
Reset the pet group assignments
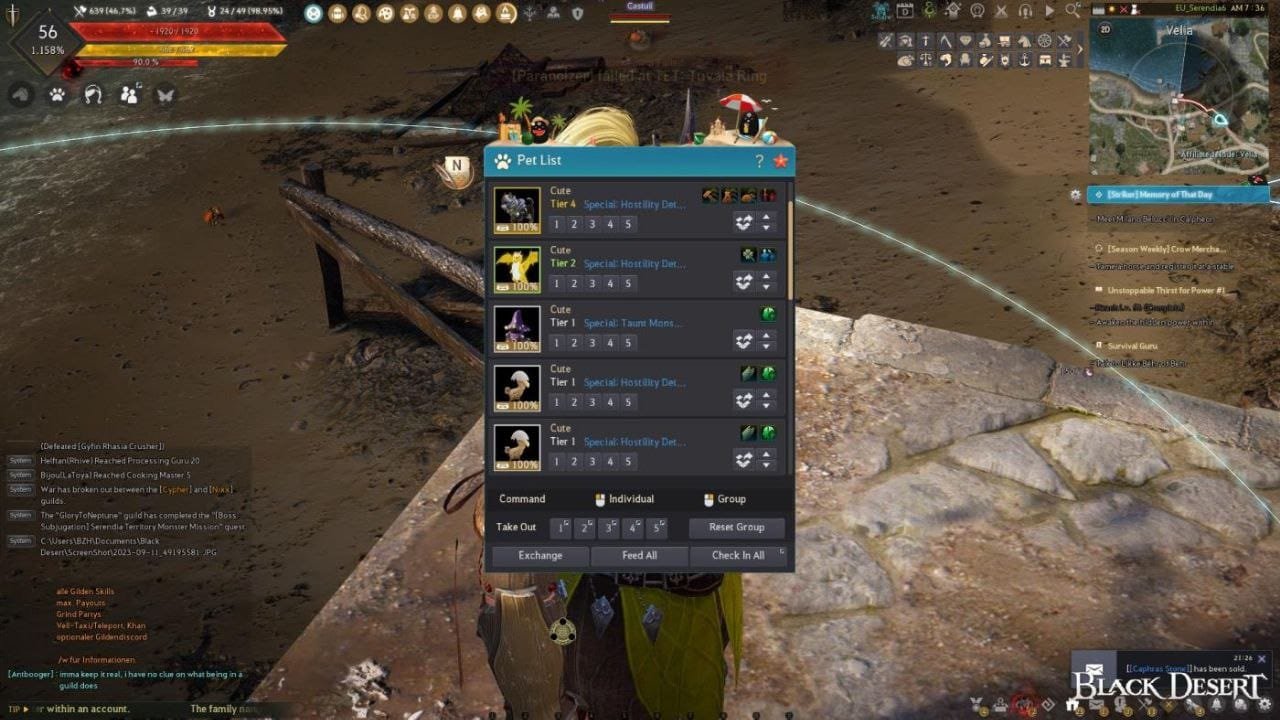click(736, 527)
